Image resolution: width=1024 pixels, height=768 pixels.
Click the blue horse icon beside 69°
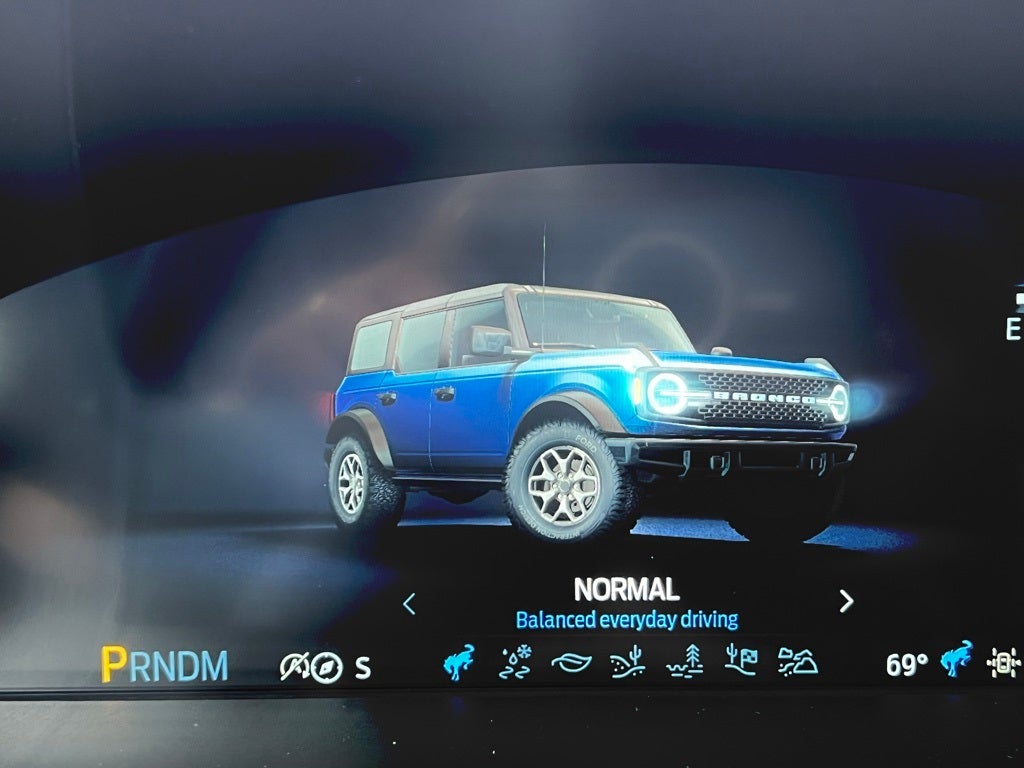957,661
